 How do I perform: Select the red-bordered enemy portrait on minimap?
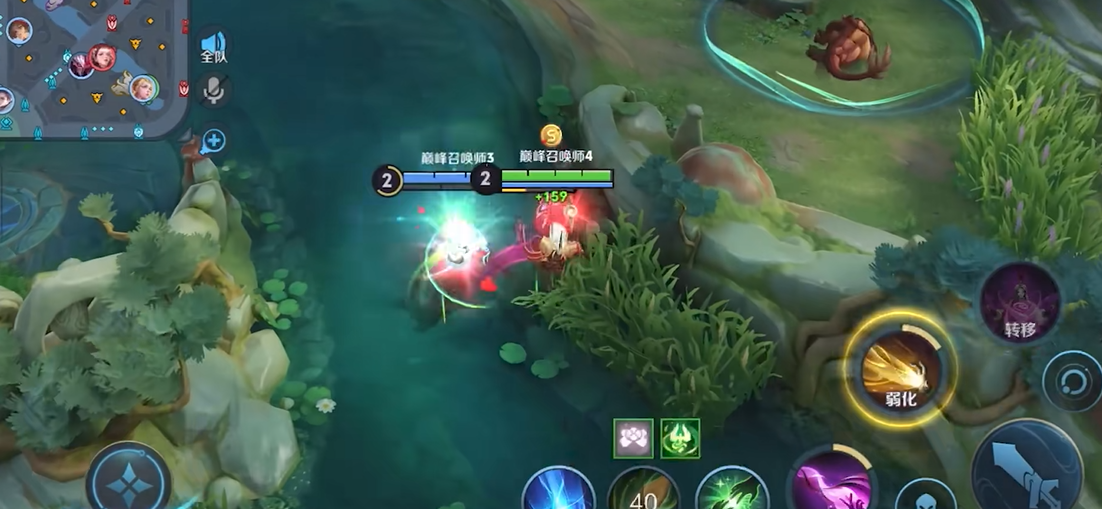[101, 57]
